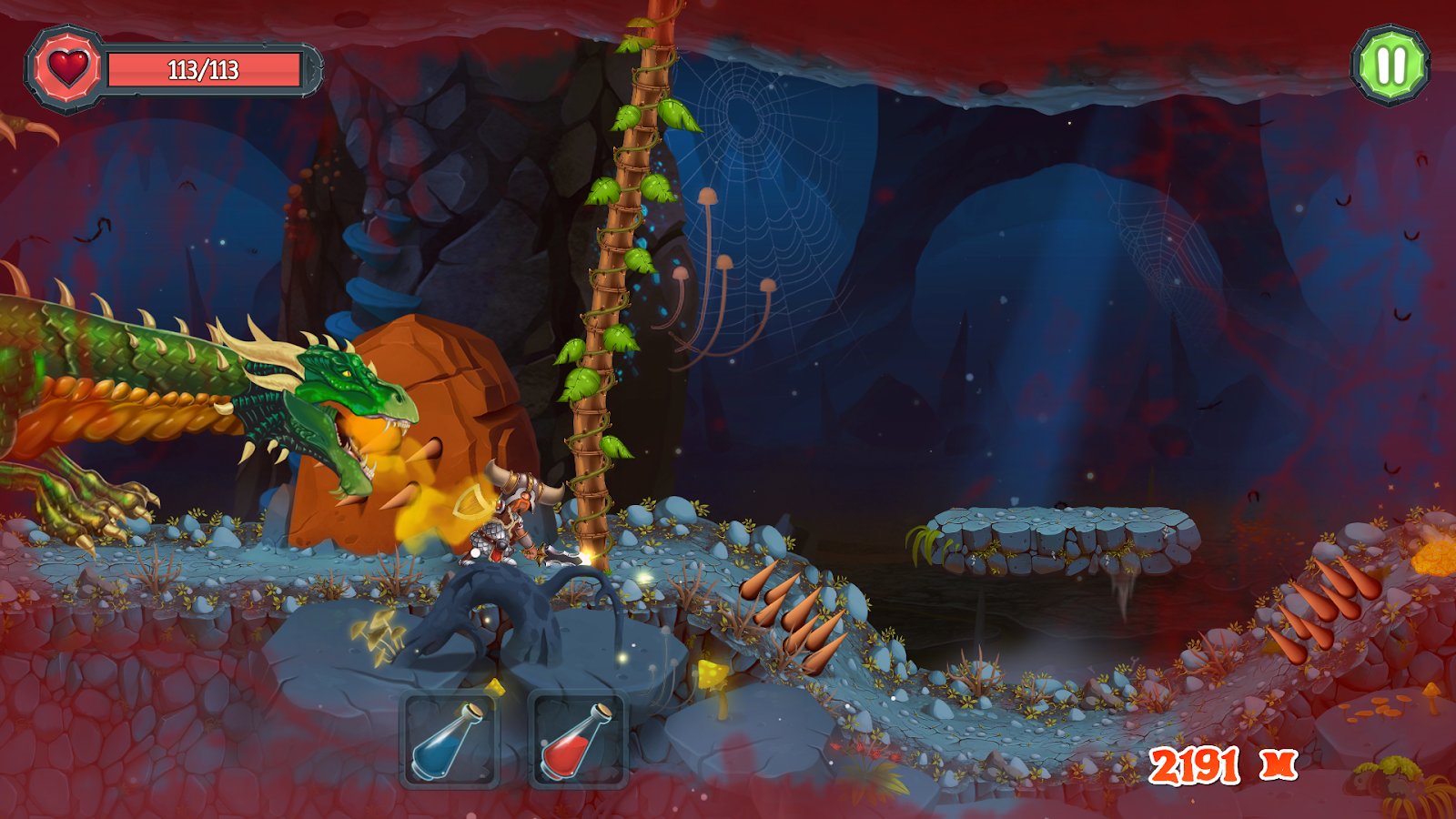Use the blue potion slot
The image size is (1456, 819).
click(450, 739)
